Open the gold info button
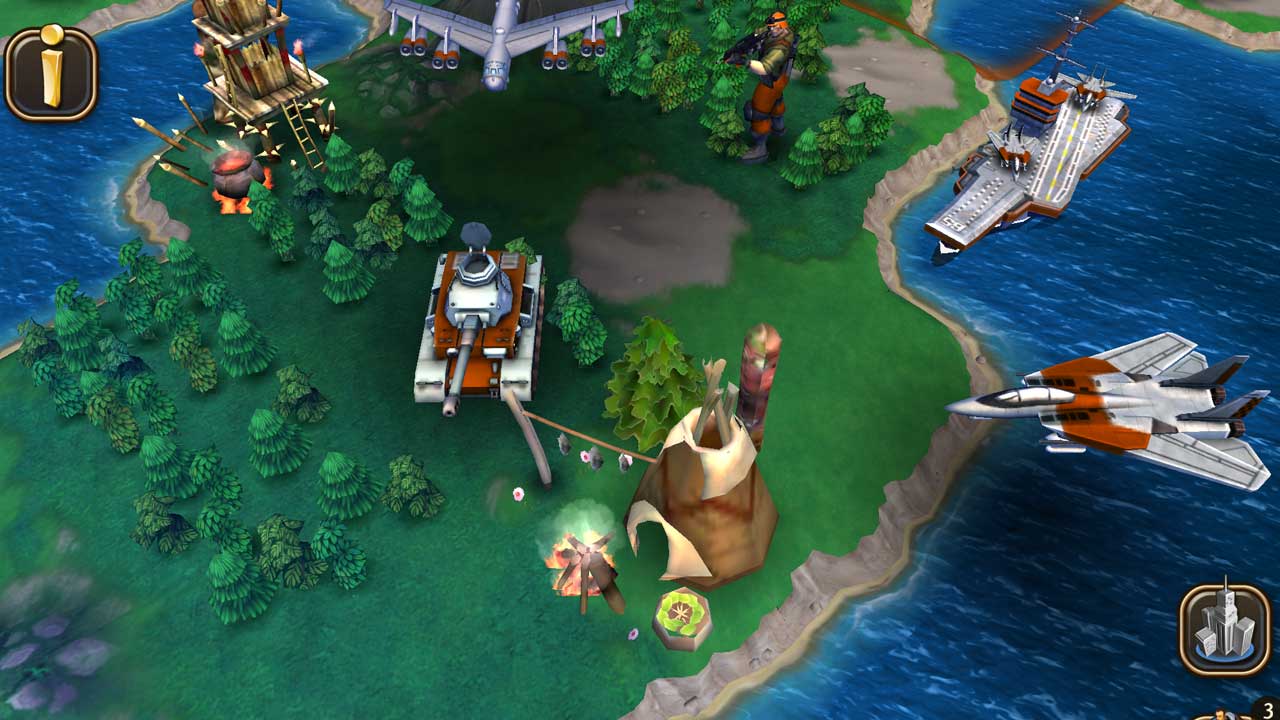Viewport: 1280px width, 720px height. coord(51,72)
